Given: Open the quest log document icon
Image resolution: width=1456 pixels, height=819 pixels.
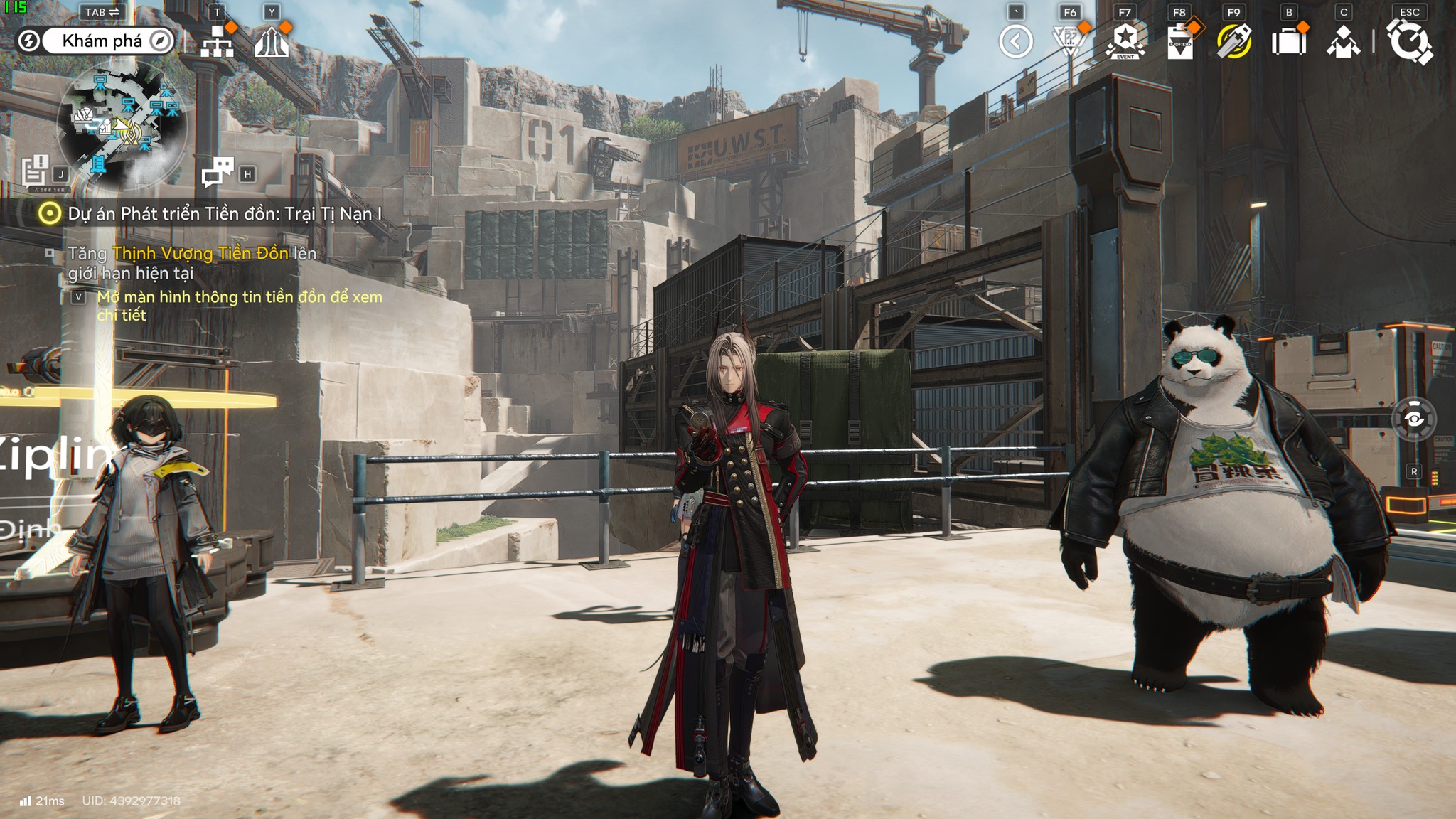Looking at the screenshot, I should (x=35, y=171).
